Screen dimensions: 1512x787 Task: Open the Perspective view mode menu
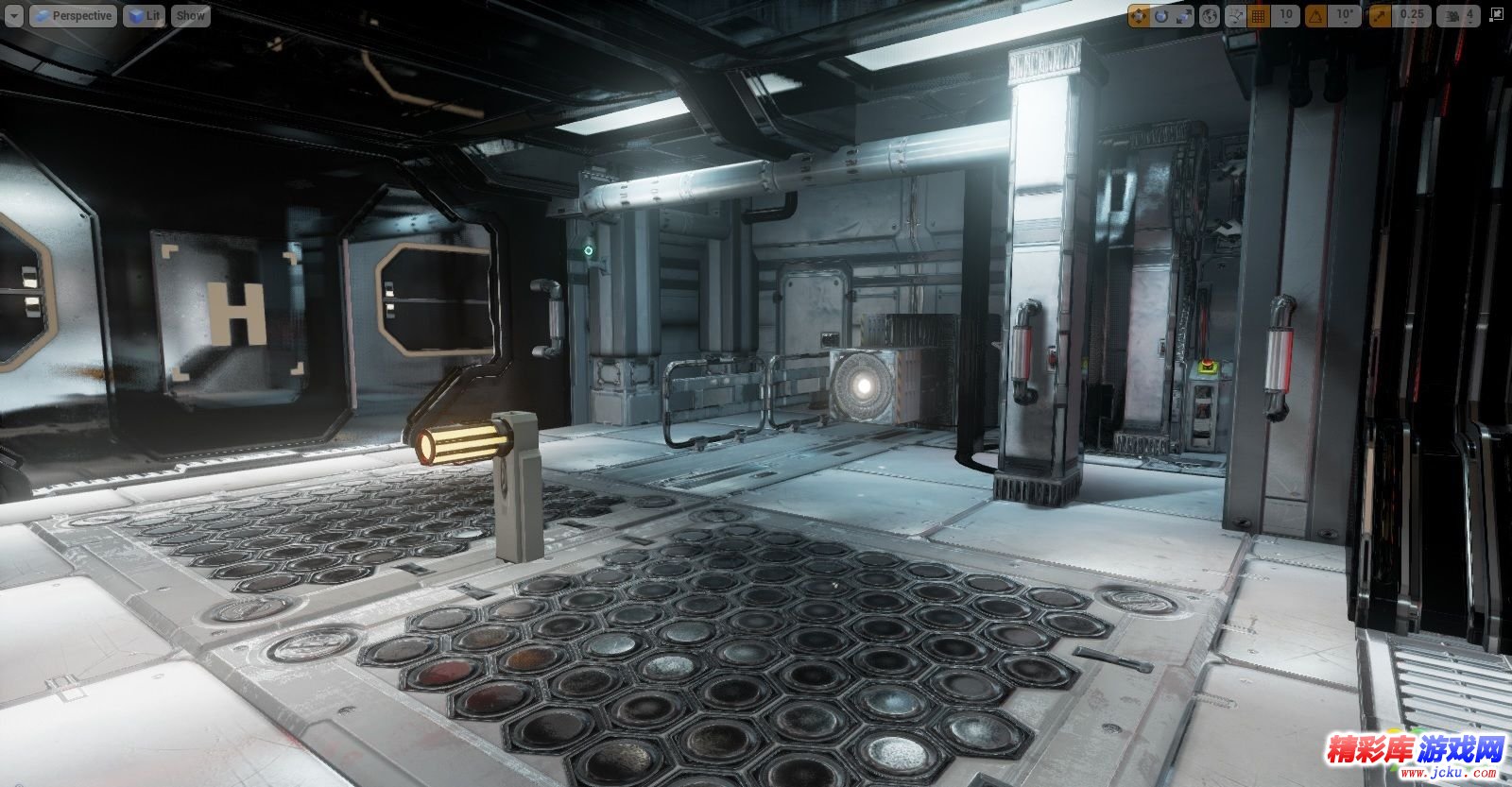tap(72, 16)
